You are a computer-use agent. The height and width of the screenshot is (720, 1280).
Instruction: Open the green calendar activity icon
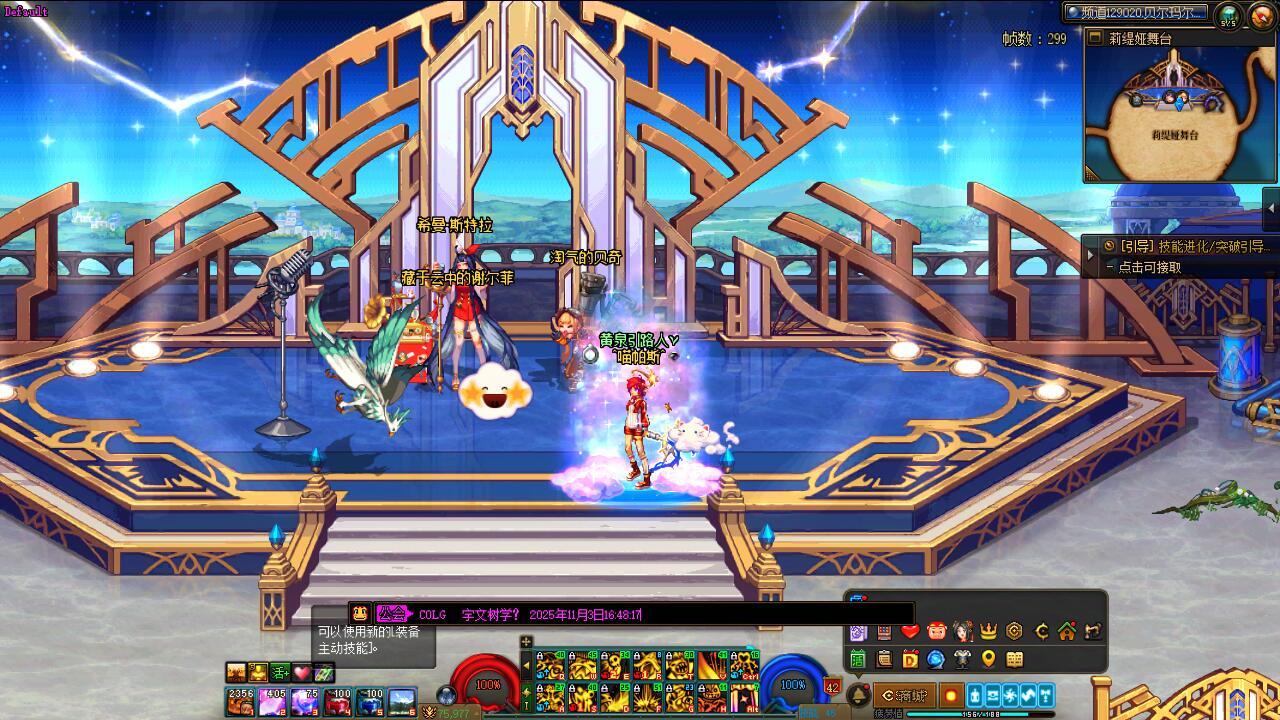point(858,659)
